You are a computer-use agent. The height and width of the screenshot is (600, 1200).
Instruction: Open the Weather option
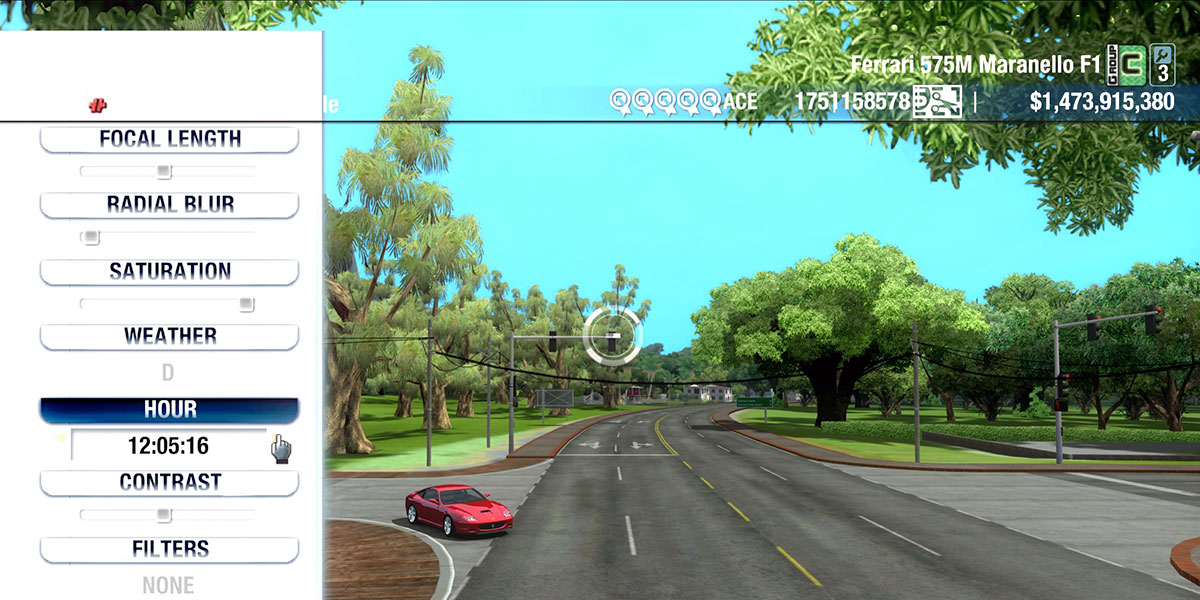[169, 336]
